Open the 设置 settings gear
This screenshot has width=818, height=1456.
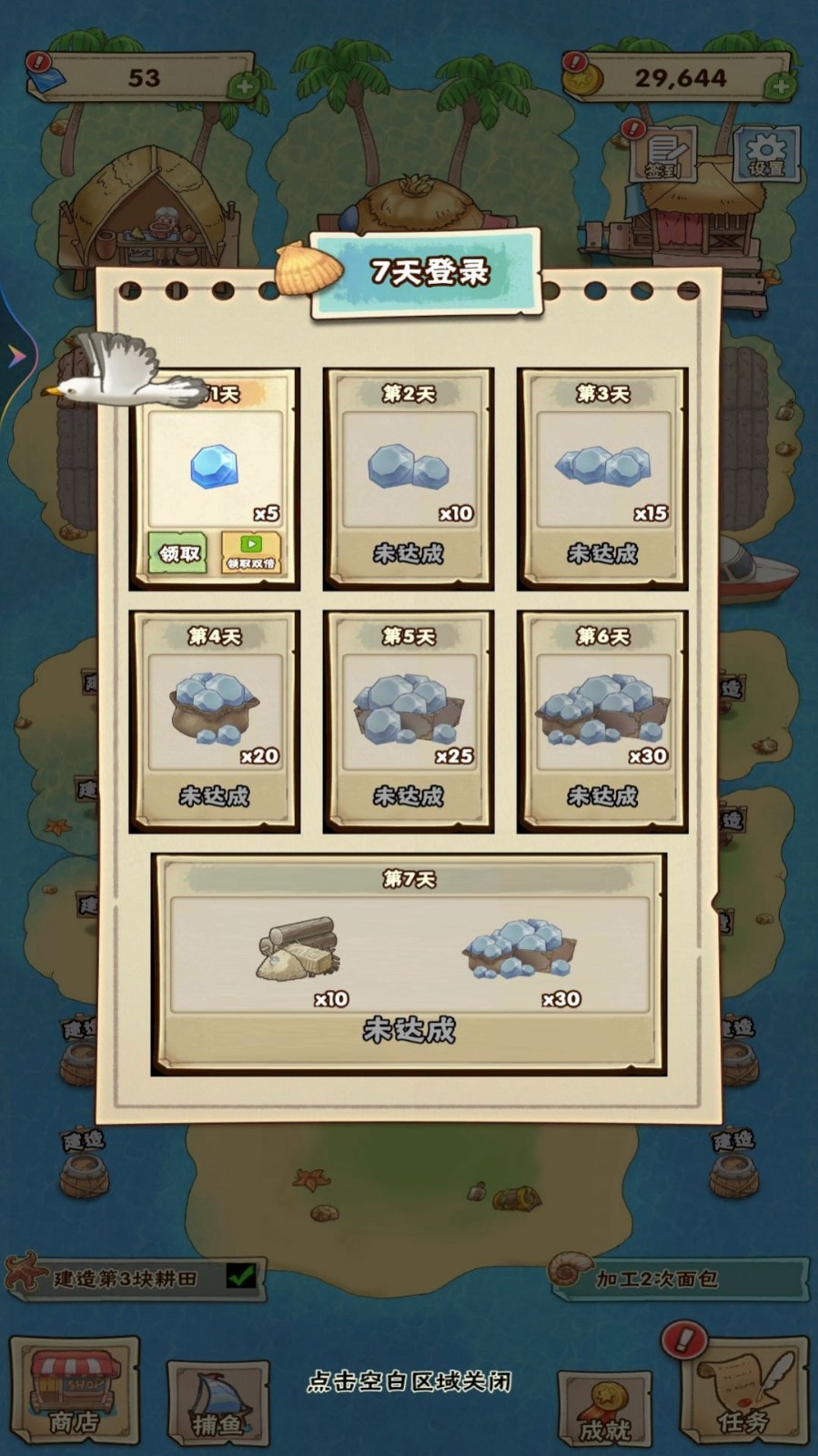coord(766,154)
